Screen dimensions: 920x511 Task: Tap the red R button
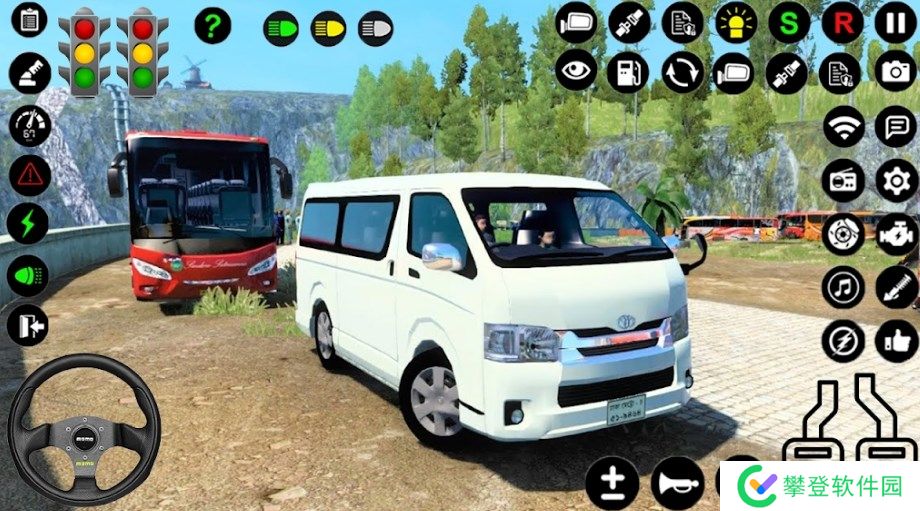coord(842,21)
